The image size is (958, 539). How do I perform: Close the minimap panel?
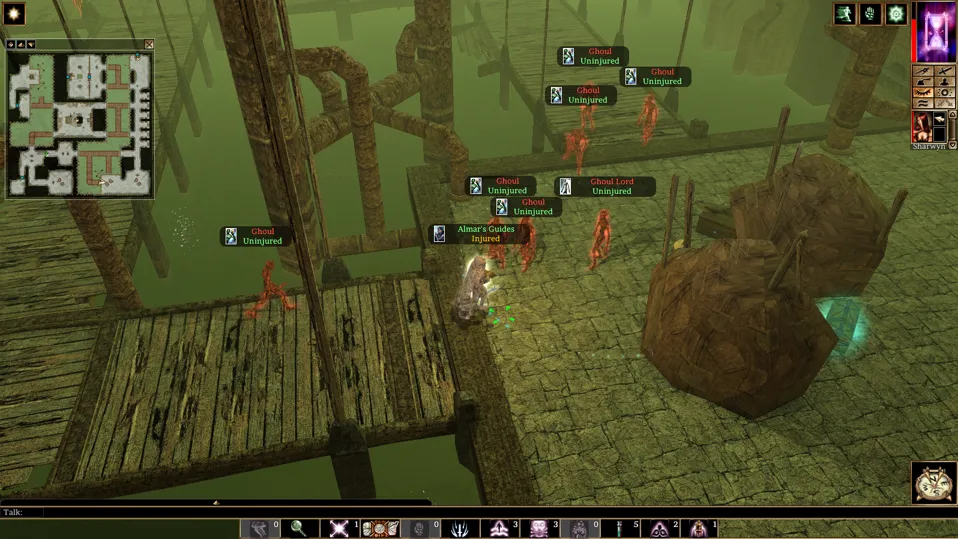(x=149, y=45)
